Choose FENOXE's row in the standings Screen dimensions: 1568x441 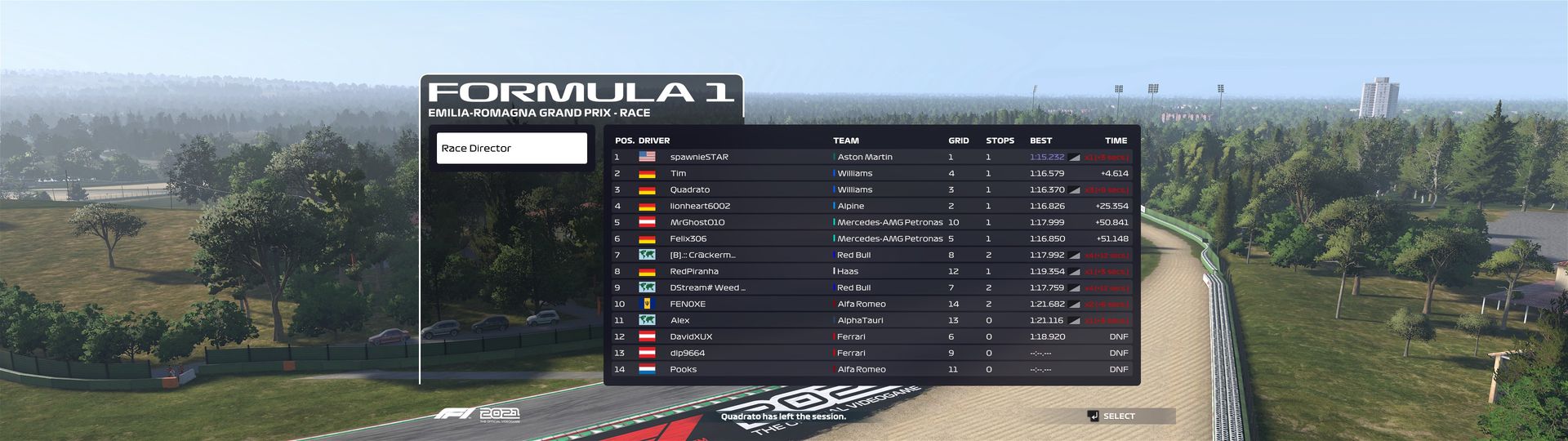coord(871,304)
